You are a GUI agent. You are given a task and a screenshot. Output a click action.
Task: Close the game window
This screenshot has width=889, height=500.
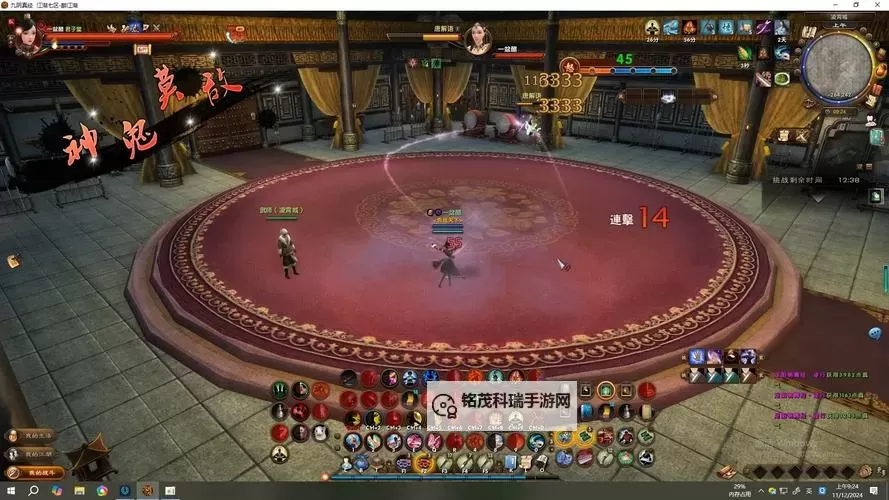879,5
